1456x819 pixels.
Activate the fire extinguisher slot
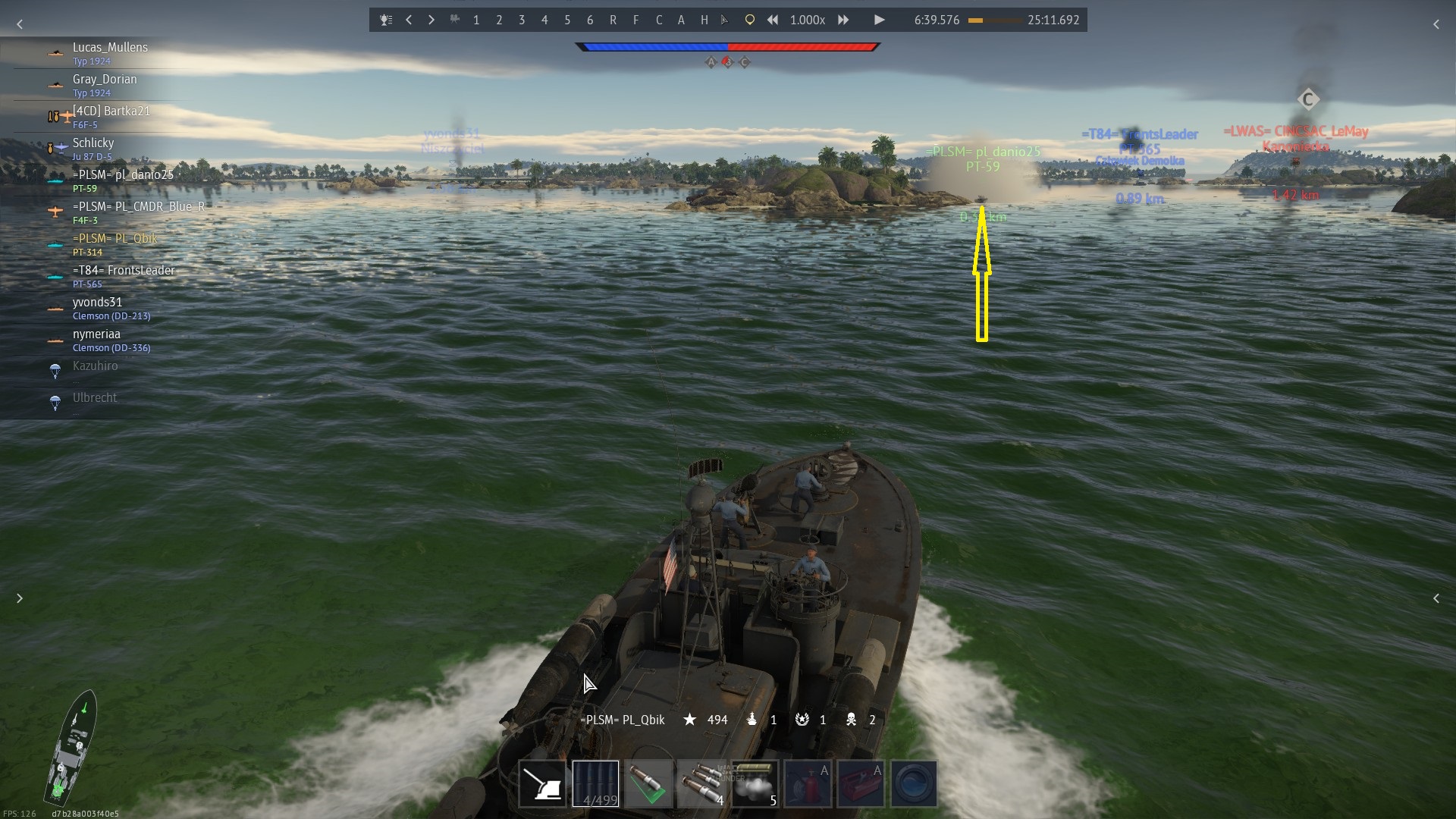click(x=808, y=783)
